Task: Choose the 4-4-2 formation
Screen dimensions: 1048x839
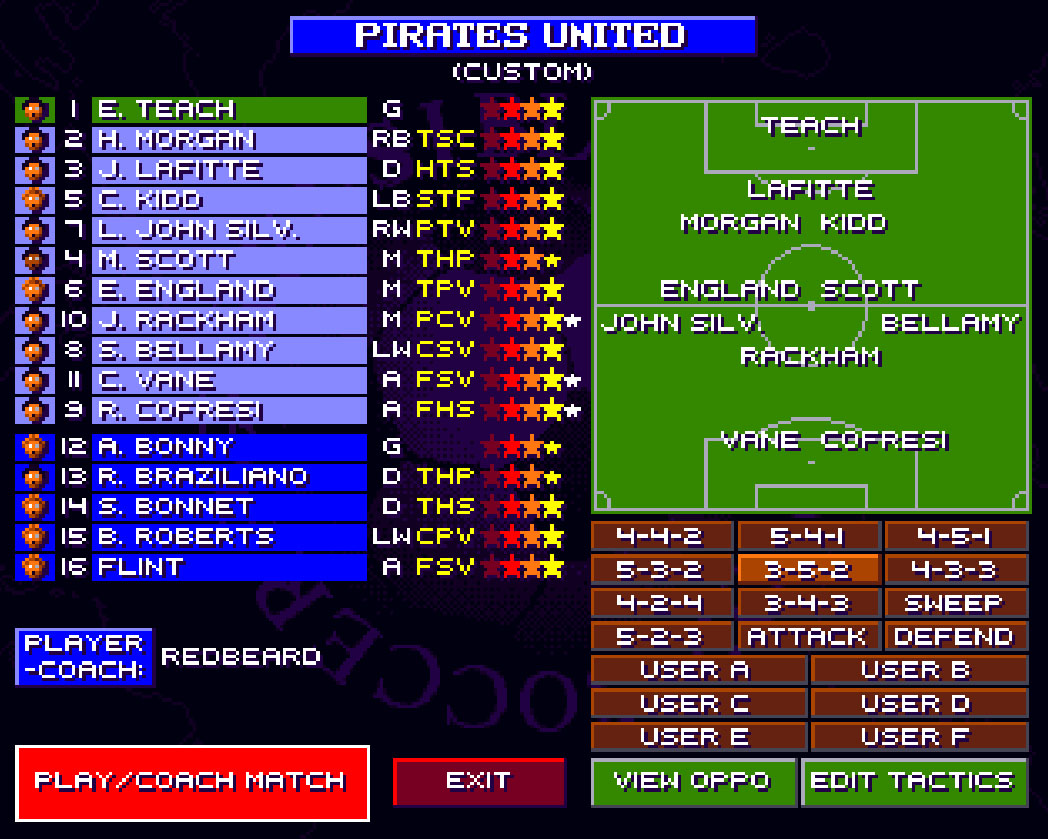Action: click(x=660, y=536)
